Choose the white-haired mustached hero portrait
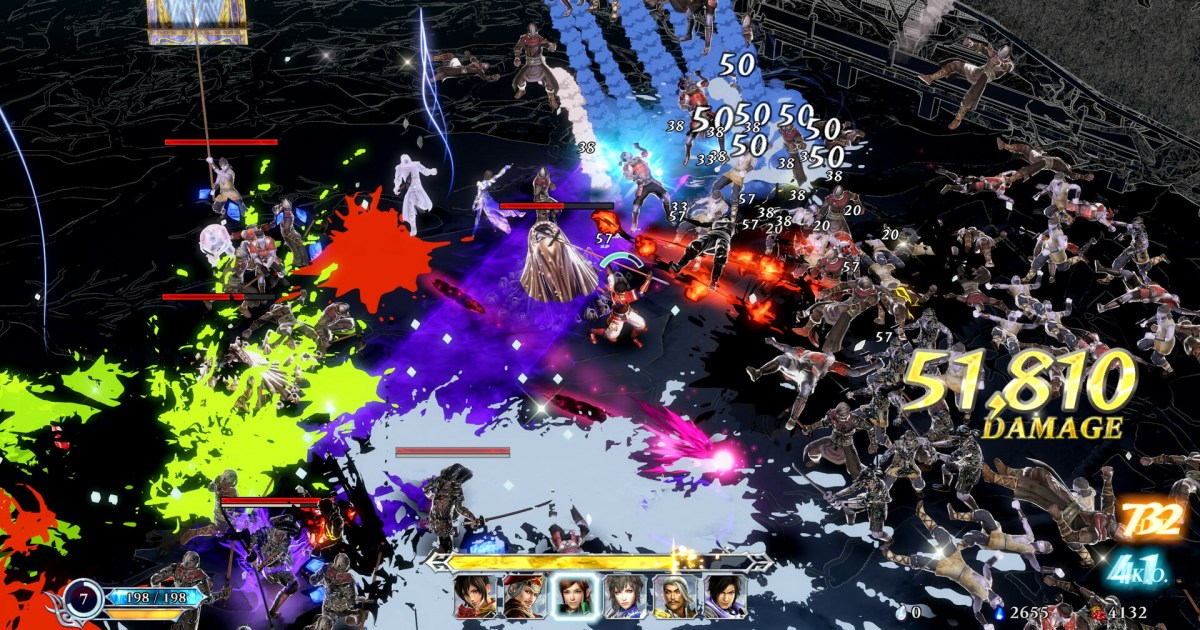The image size is (1200, 630). click(674, 595)
